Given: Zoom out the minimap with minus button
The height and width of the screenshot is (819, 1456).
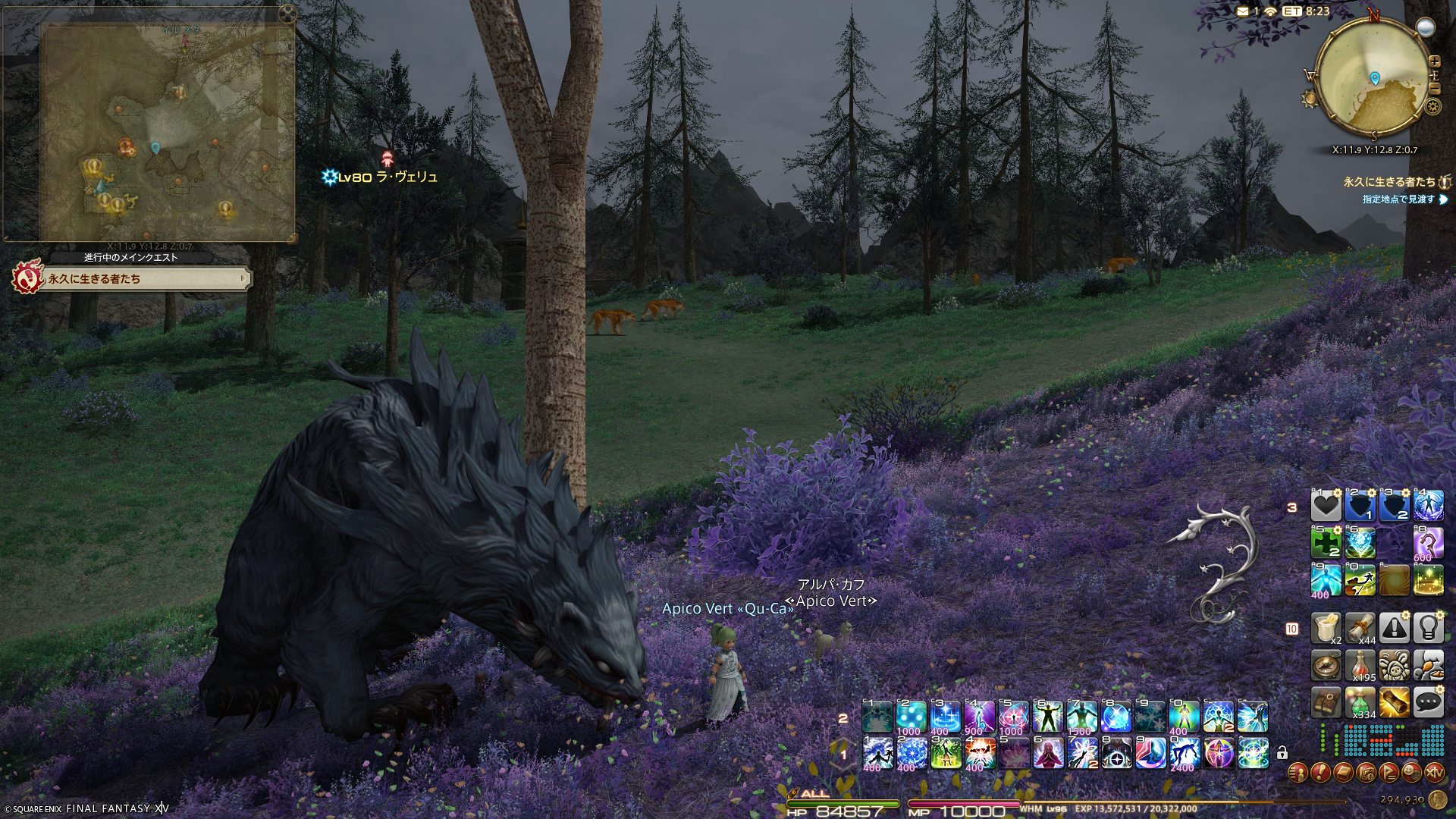Looking at the screenshot, I should click(1434, 88).
